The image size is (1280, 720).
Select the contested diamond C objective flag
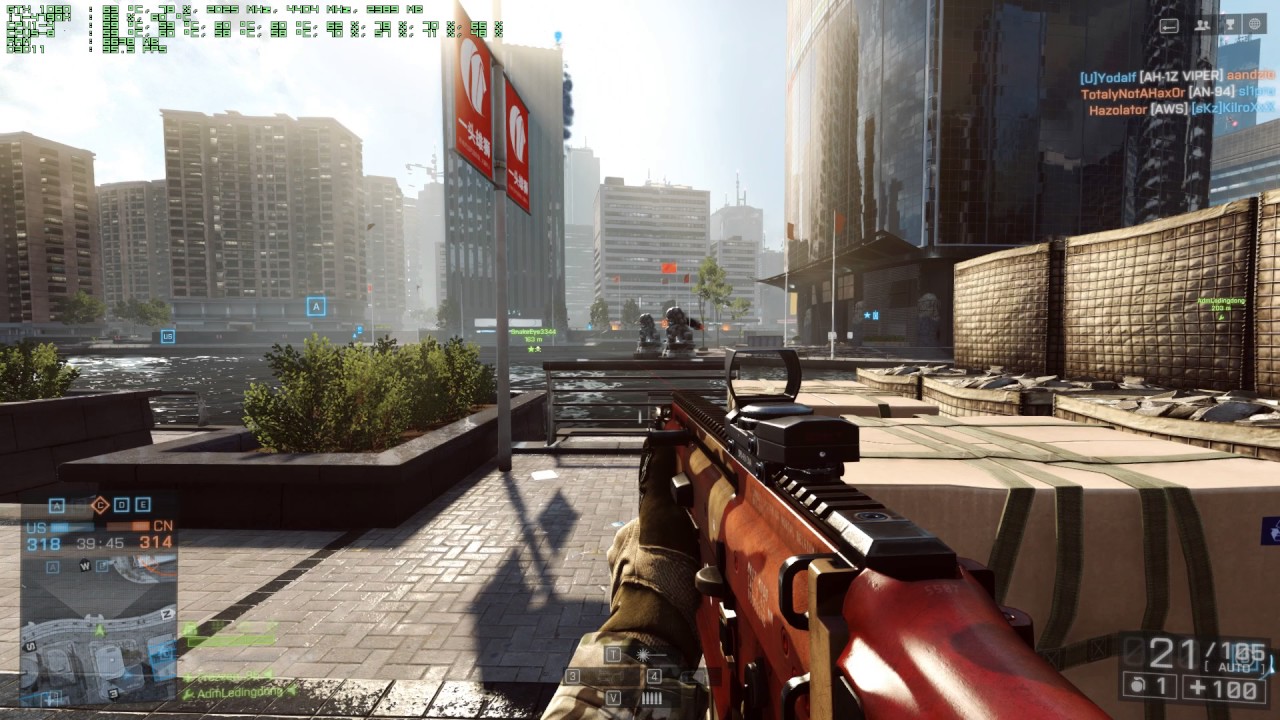pos(99,505)
